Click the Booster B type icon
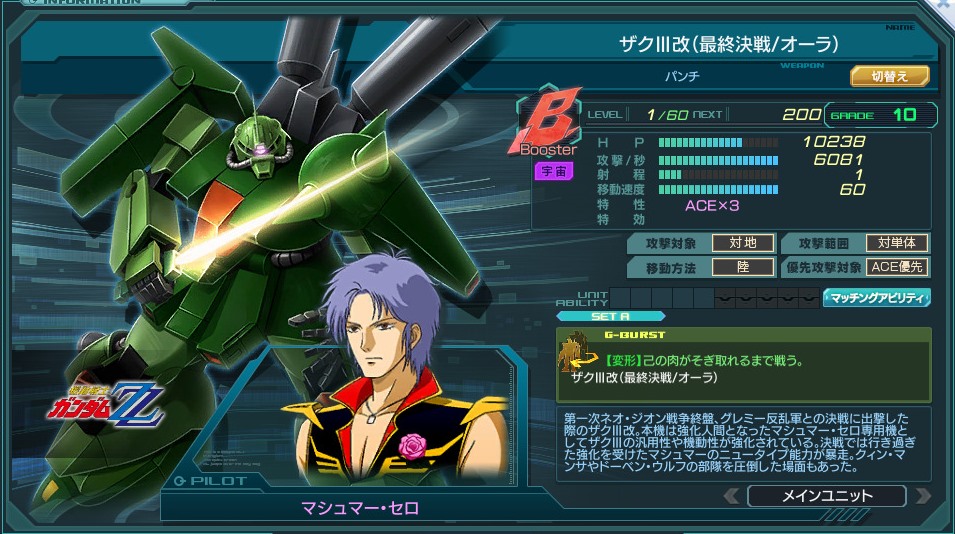This screenshot has height=534, width=955. [x=548, y=126]
